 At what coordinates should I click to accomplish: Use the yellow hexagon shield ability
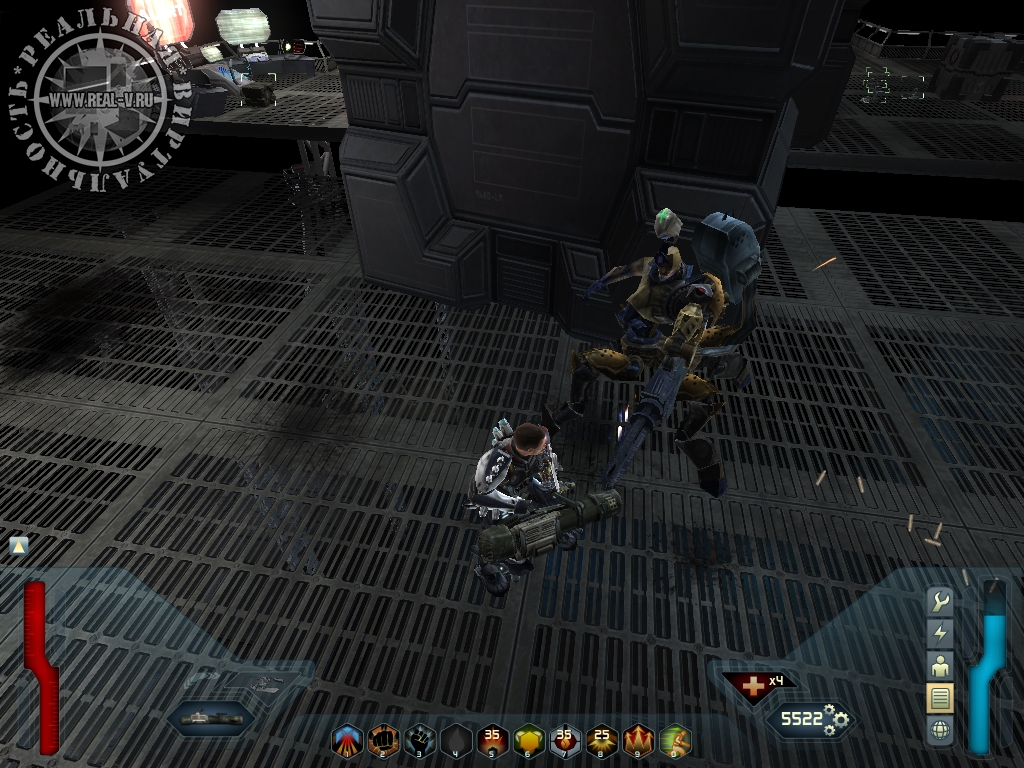(529, 741)
